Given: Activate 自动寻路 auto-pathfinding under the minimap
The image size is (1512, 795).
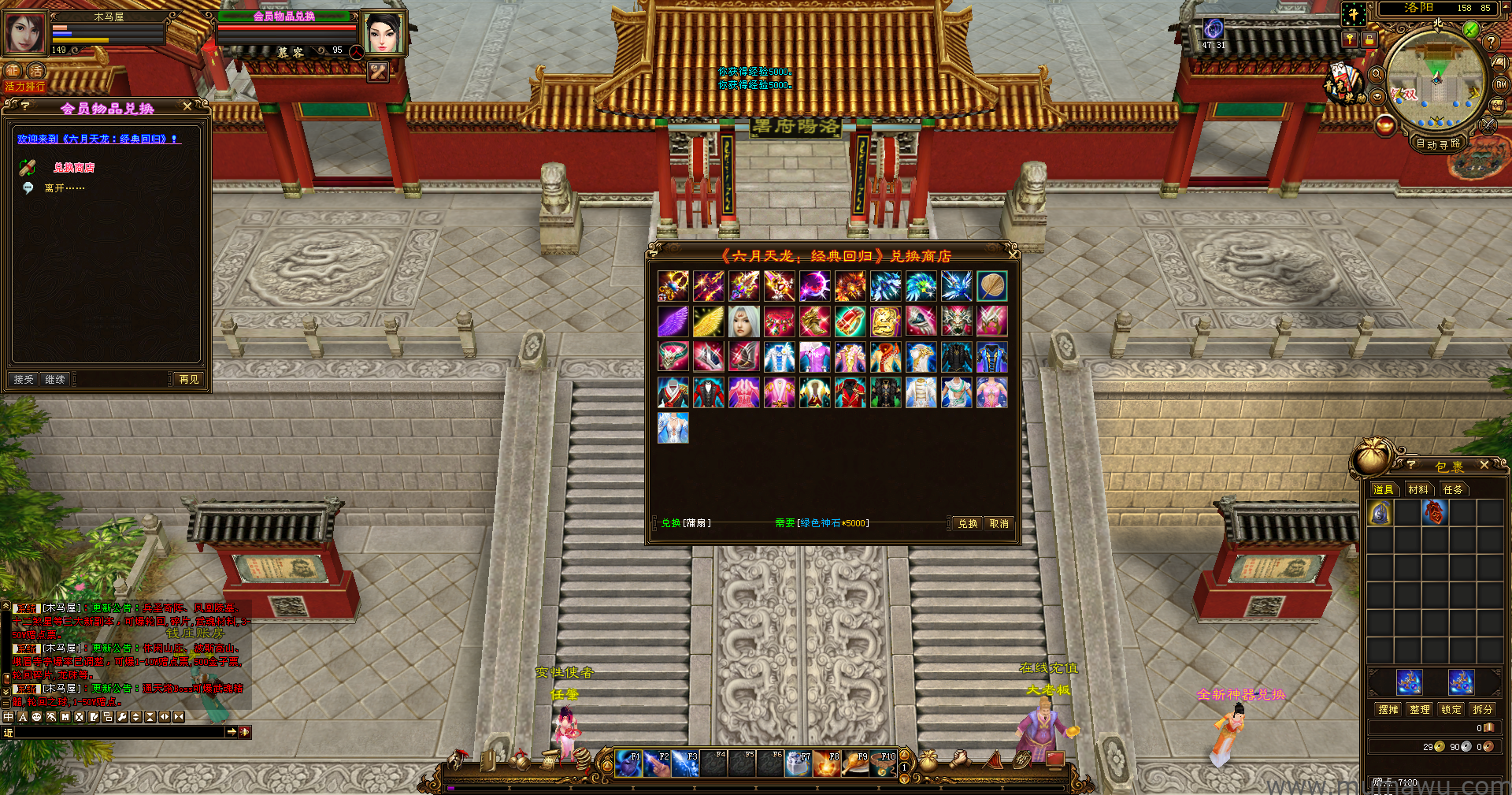Looking at the screenshot, I should click(1438, 144).
